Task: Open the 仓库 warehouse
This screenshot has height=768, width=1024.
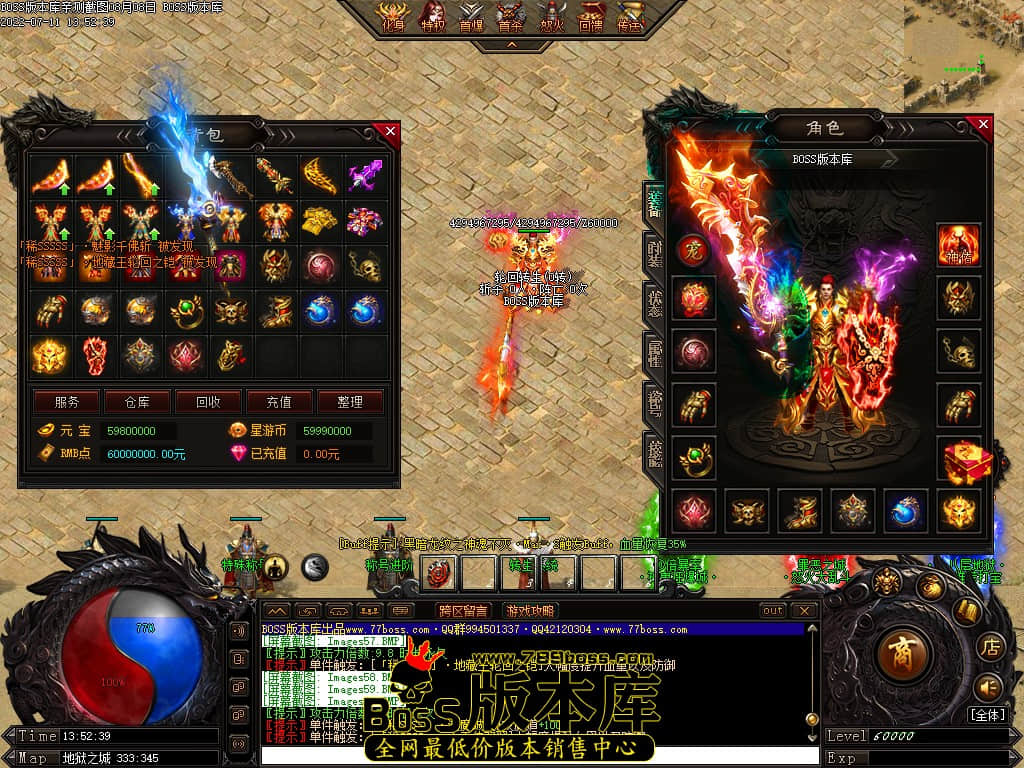Action: [137, 402]
